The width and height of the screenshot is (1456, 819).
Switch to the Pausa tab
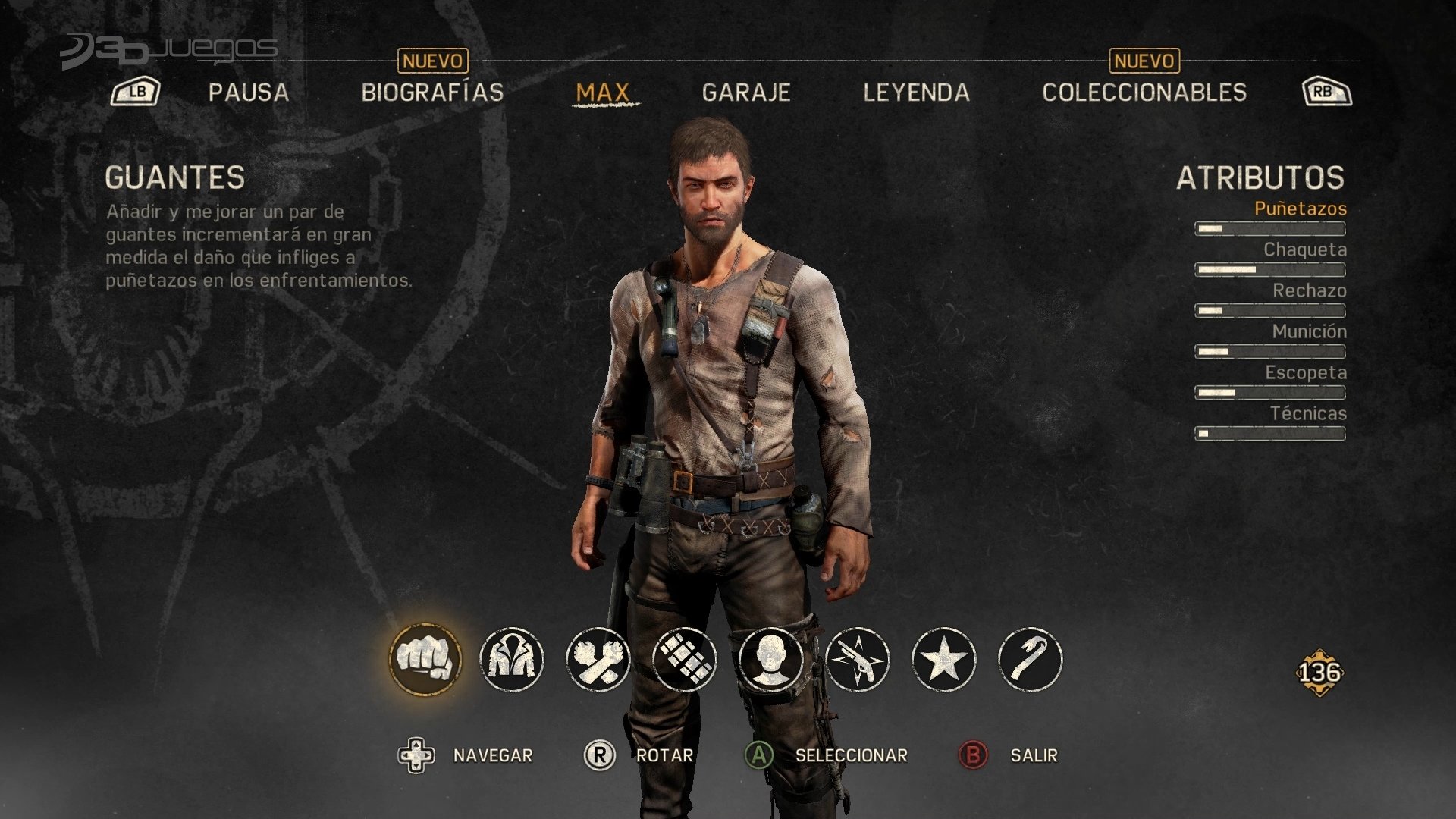coord(249,93)
